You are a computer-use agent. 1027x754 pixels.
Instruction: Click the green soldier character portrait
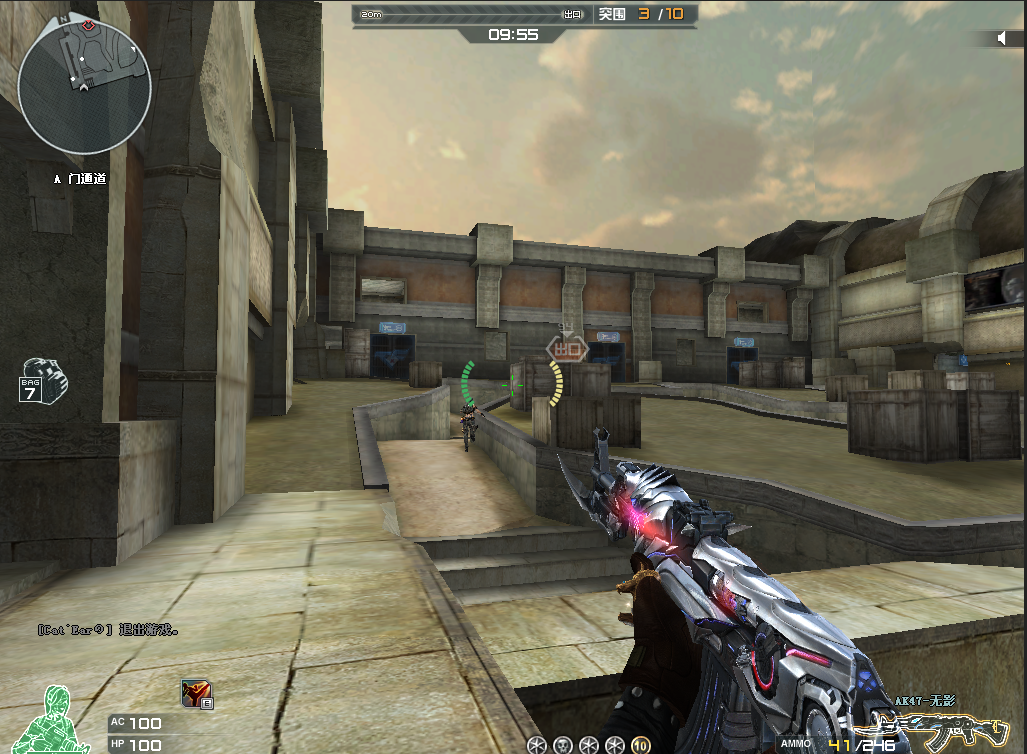coord(57,720)
